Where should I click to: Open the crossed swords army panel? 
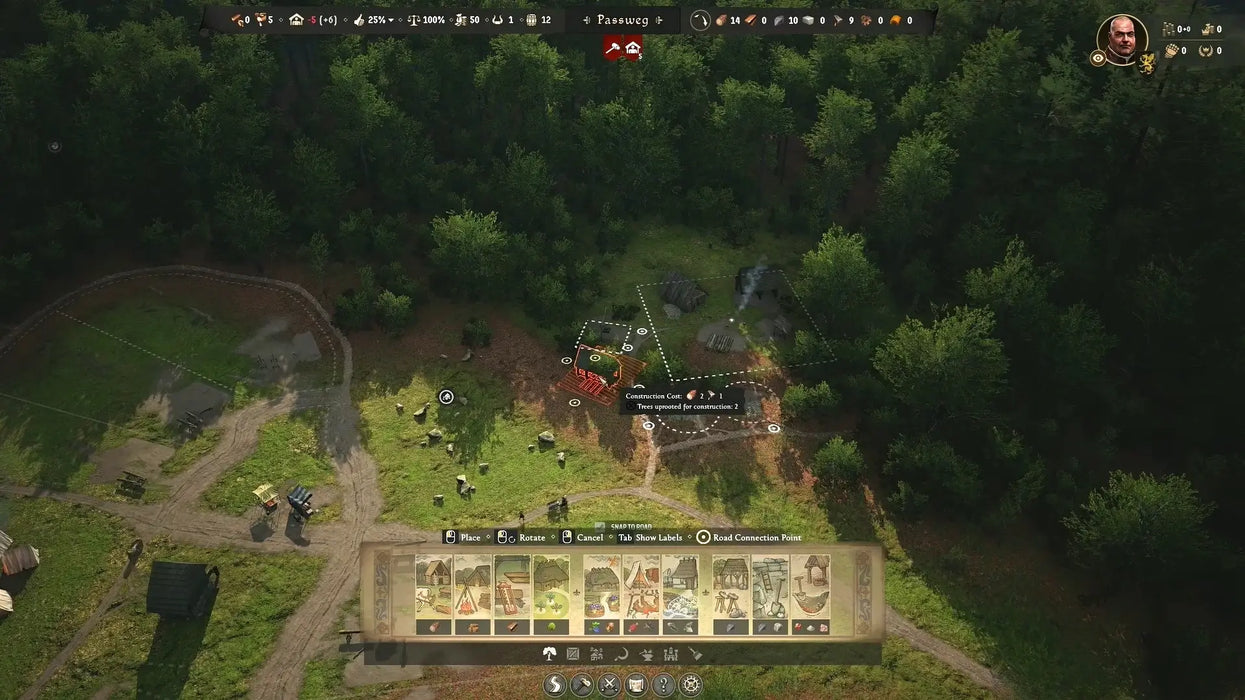608,685
